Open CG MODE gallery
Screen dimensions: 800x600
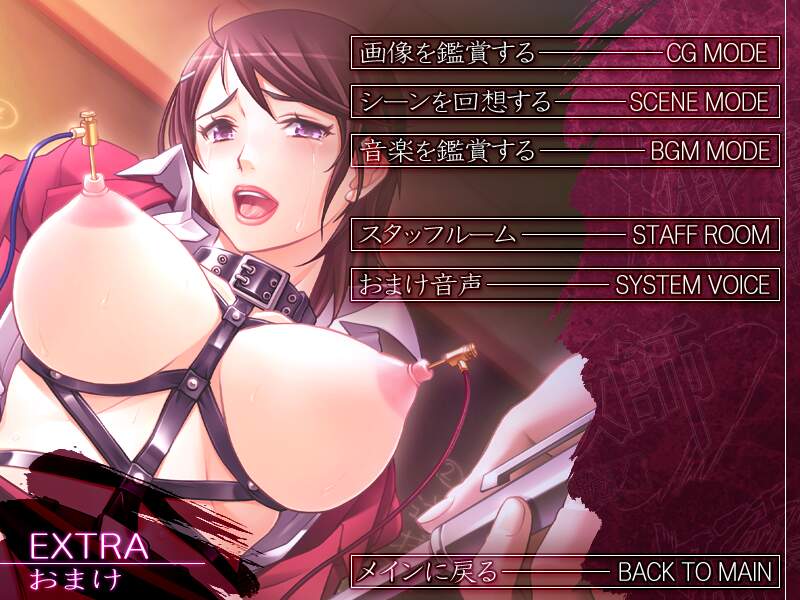[x=563, y=52]
